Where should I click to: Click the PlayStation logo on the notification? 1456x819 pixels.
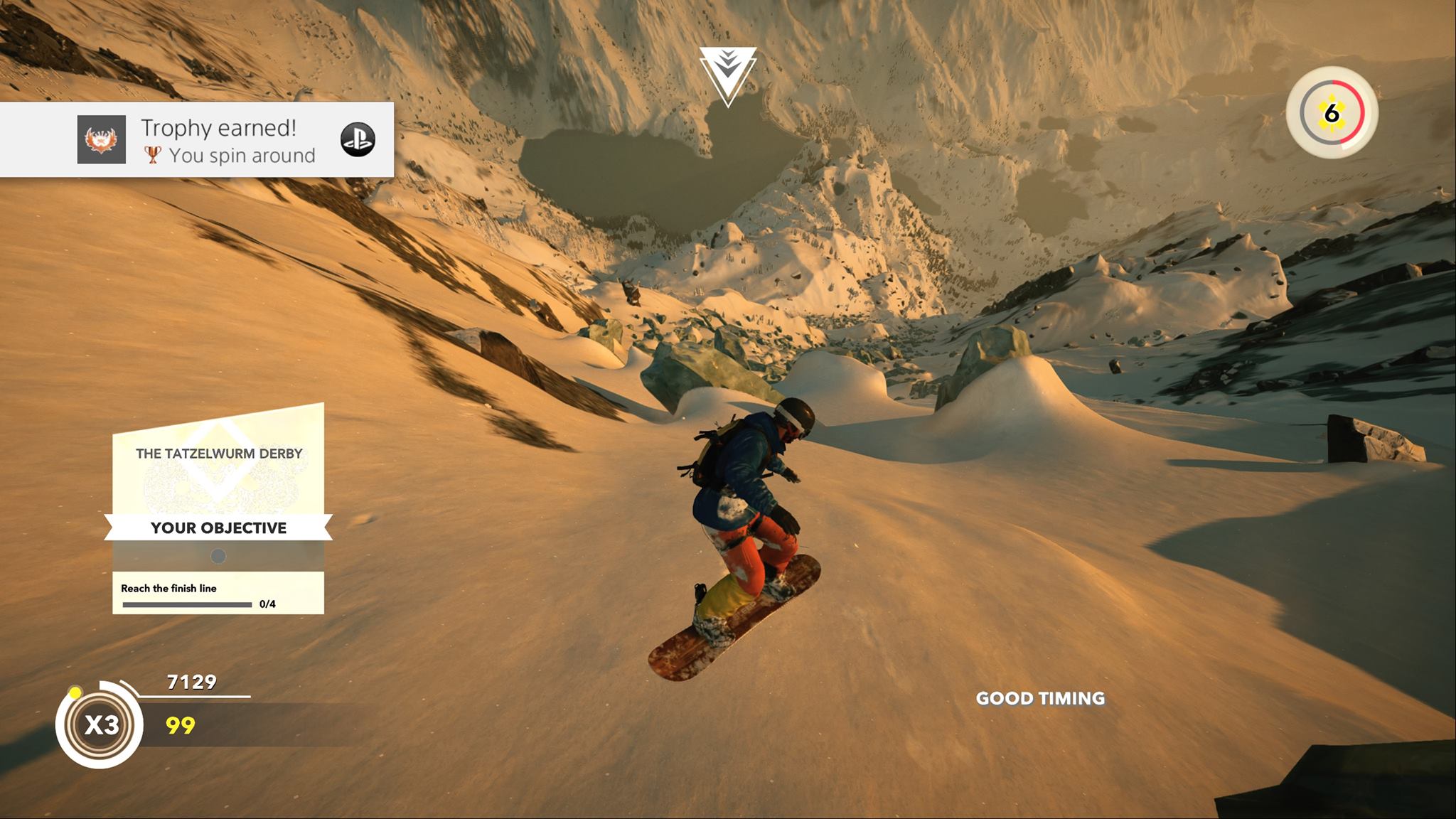click(358, 140)
